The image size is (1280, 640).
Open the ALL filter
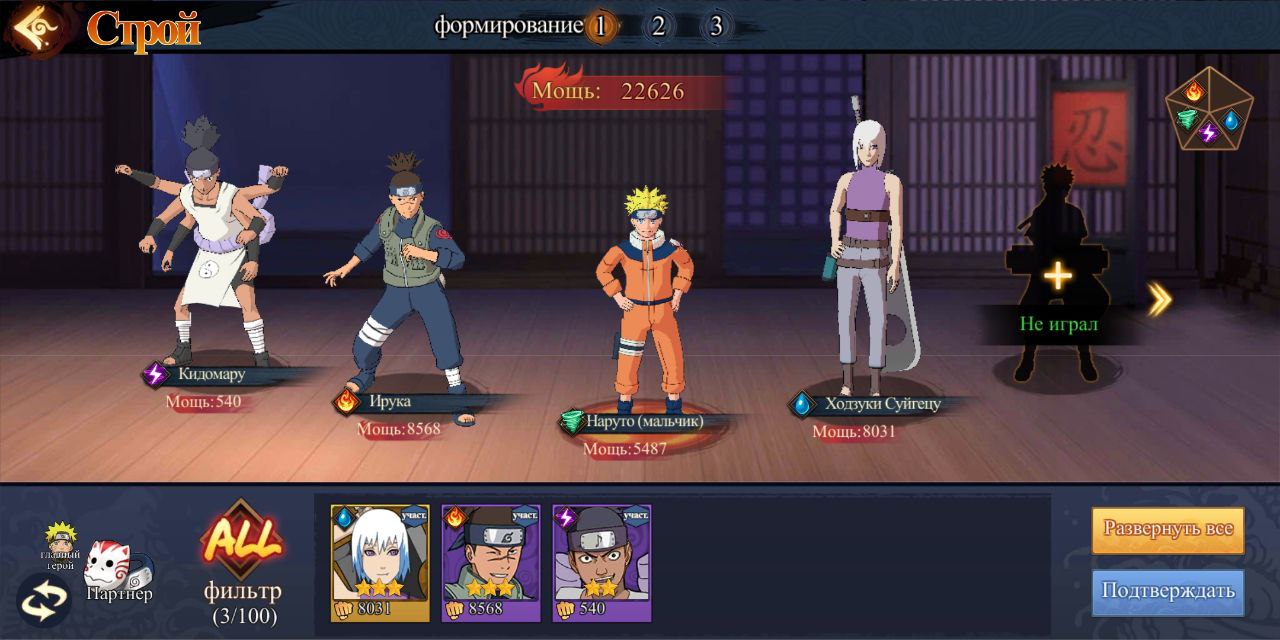click(x=242, y=544)
